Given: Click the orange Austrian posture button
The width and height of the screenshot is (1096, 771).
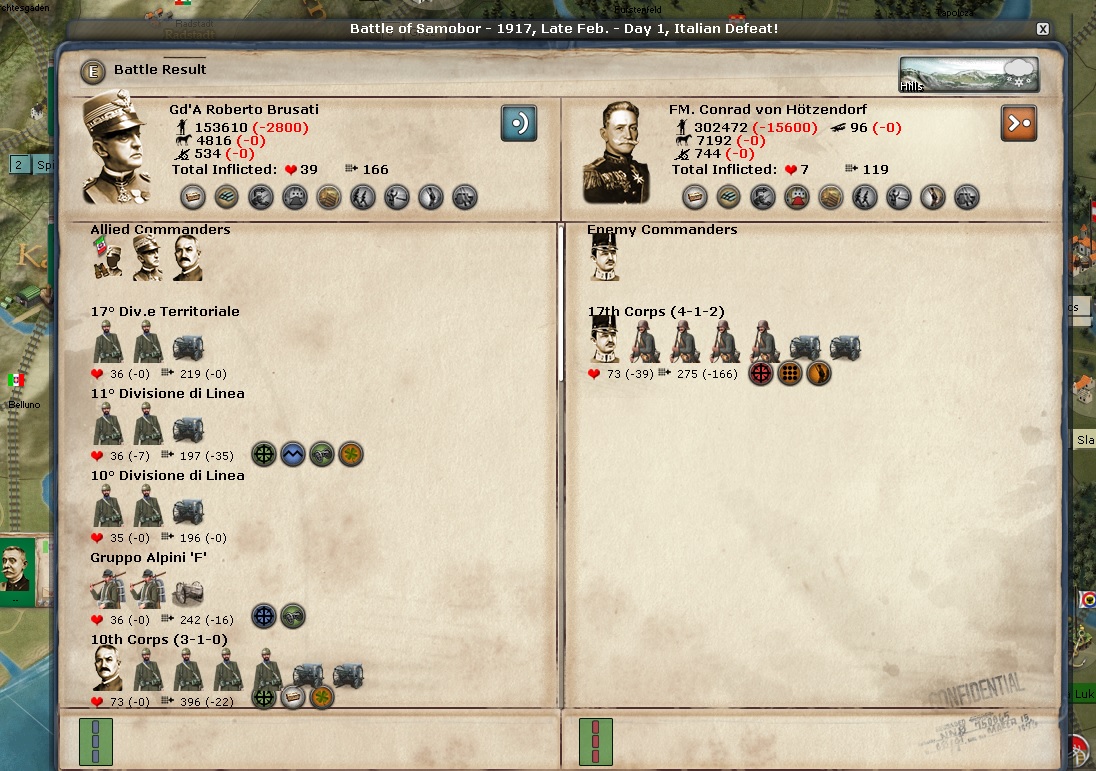Looking at the screenshot, I should [1018, 123].
